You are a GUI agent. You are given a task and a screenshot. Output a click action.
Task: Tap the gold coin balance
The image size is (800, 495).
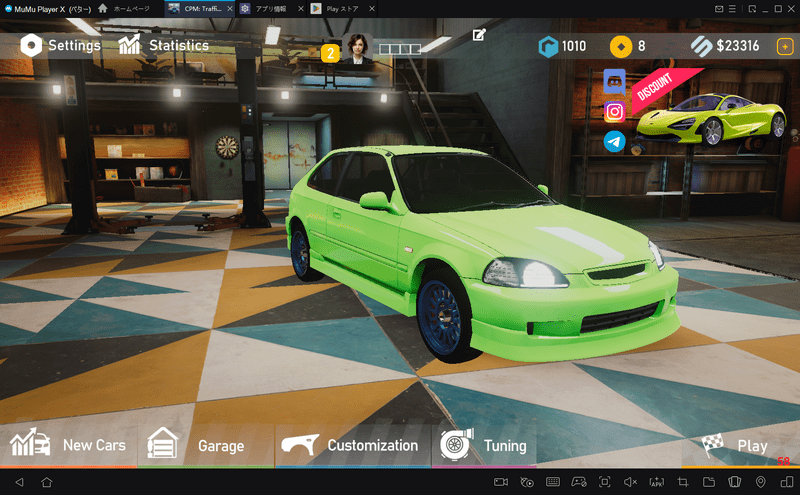[x=628, y=46]
